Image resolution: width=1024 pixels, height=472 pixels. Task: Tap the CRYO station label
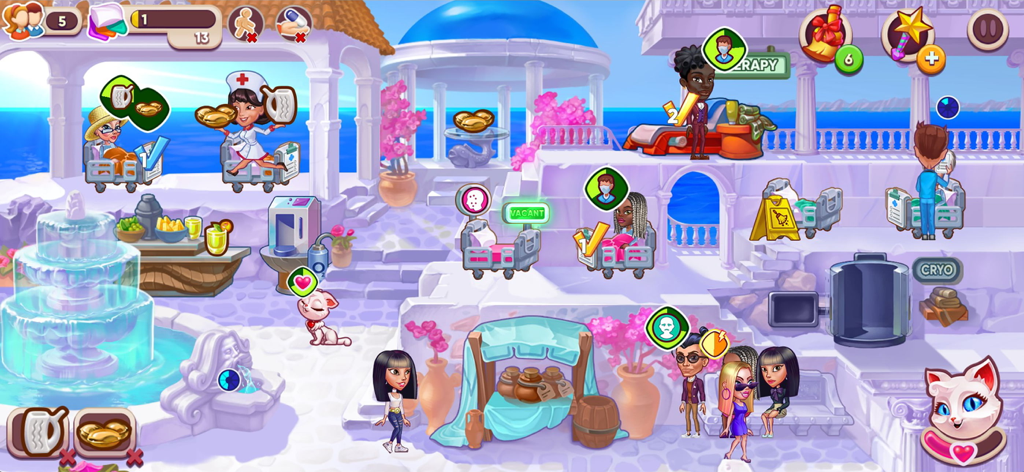click(937, 270)
